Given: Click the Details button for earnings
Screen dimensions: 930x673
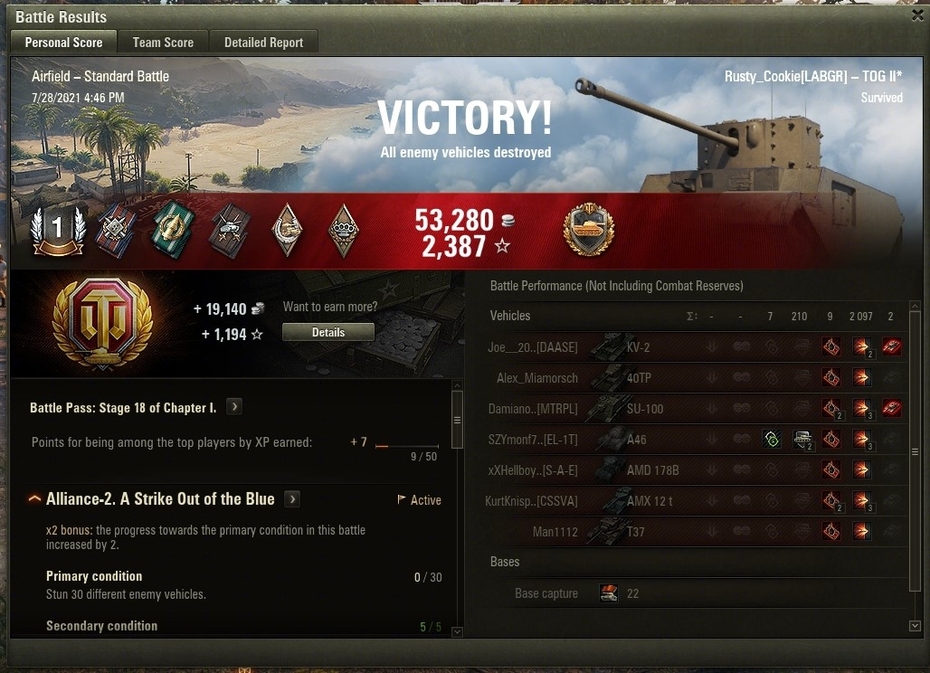Looking at the screenshot, I should (328, 332).
